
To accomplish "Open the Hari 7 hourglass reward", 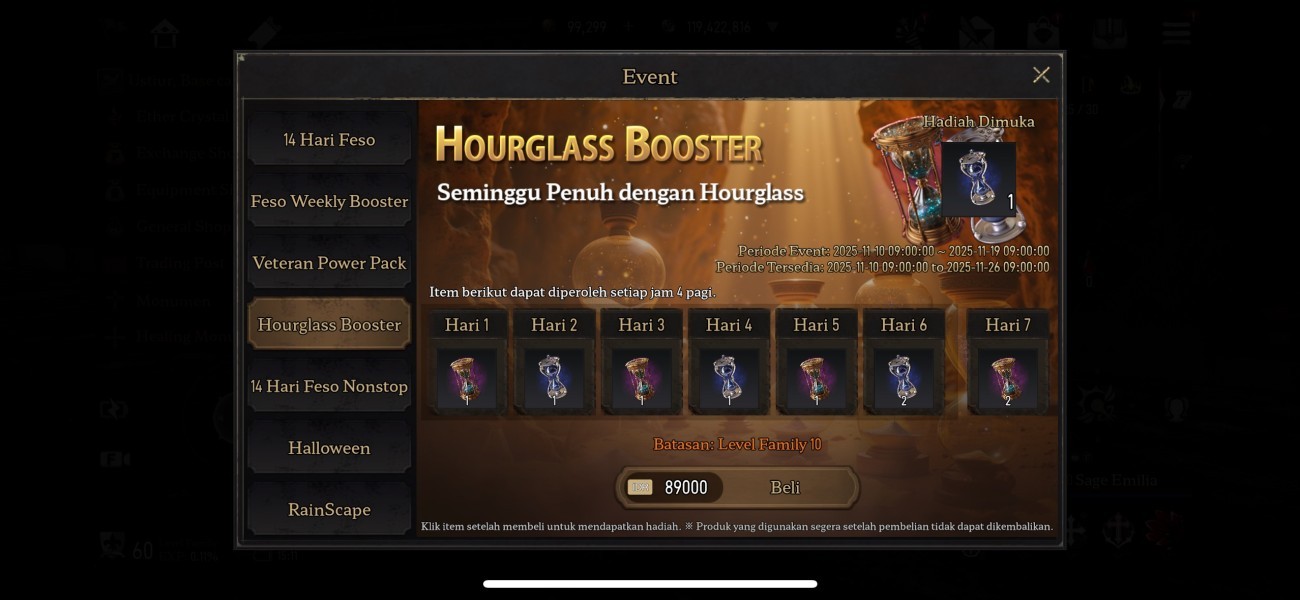I will [1007, 378].
